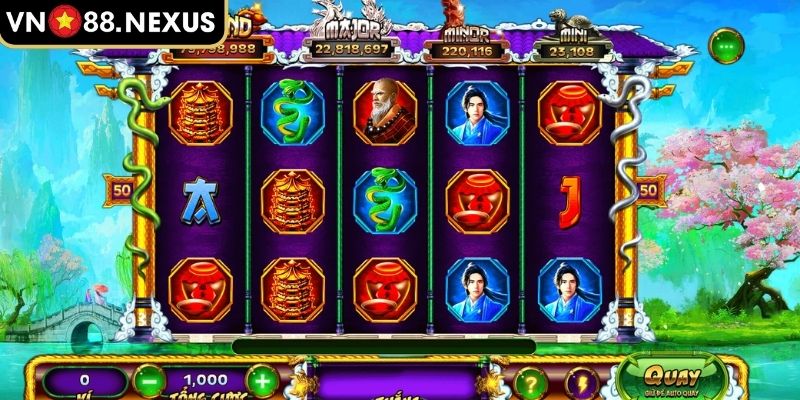The width and height of the screenshot is (800, 400).
Task: Open the question mark help info
Action: point(532,382)
